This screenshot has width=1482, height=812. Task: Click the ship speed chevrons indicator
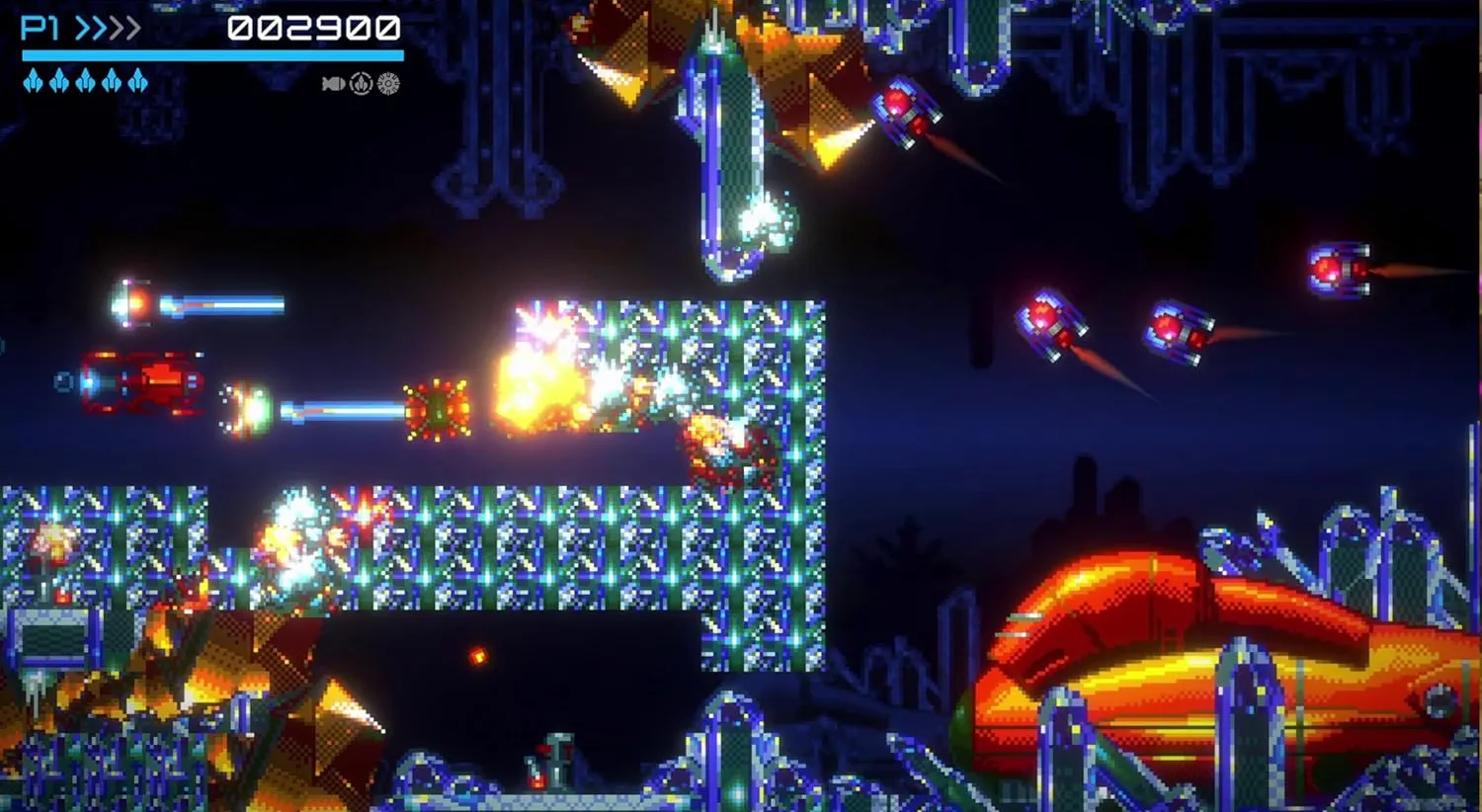click(108, 28)
